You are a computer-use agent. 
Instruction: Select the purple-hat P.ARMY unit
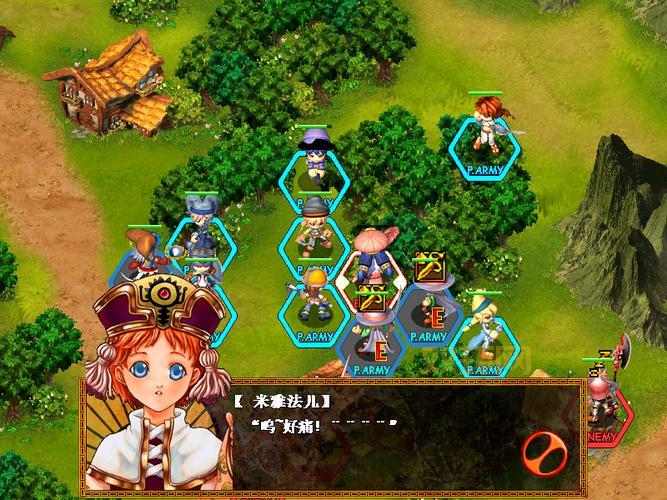click(316, 160)
